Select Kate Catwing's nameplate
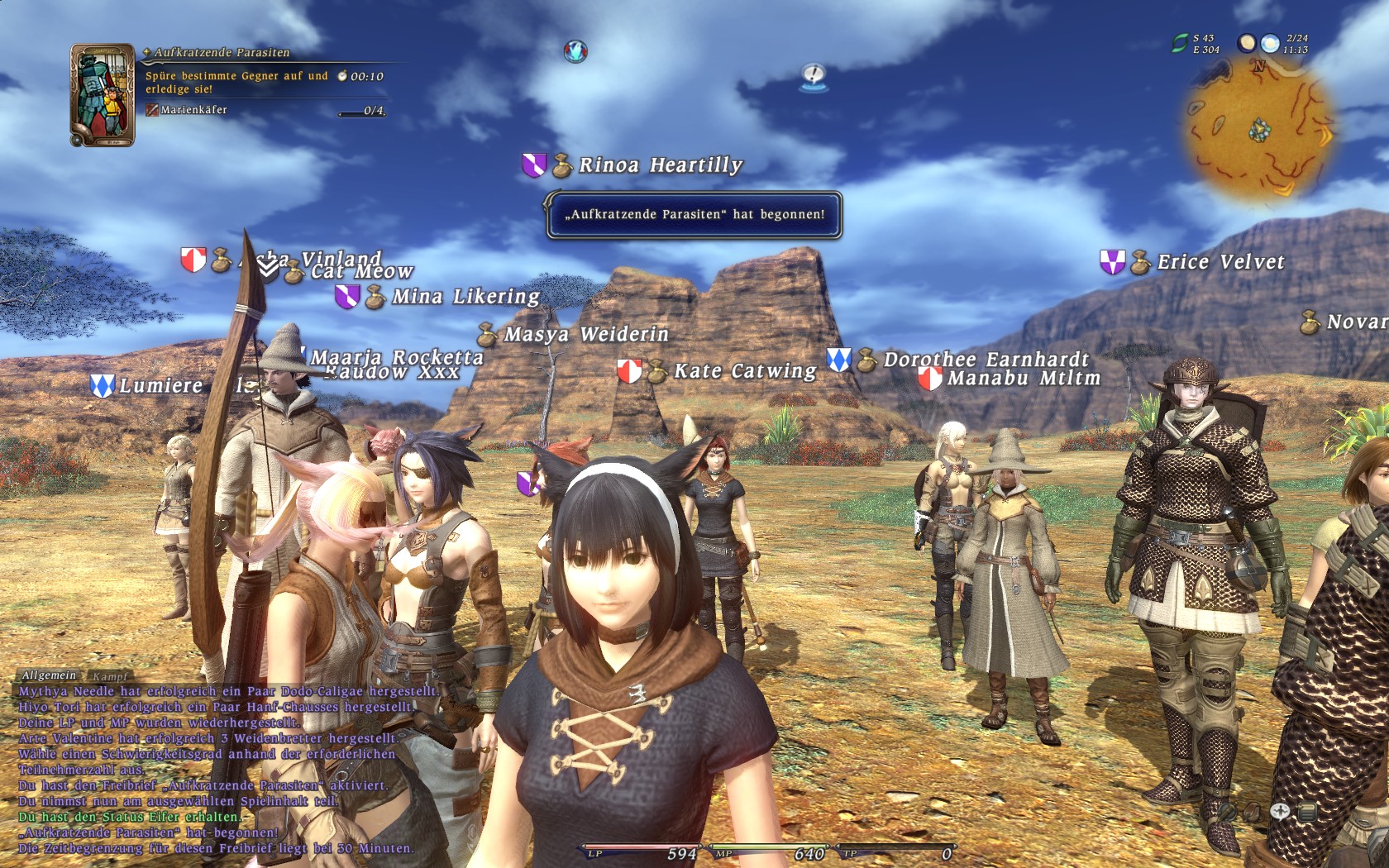 (x=745, y=371)
